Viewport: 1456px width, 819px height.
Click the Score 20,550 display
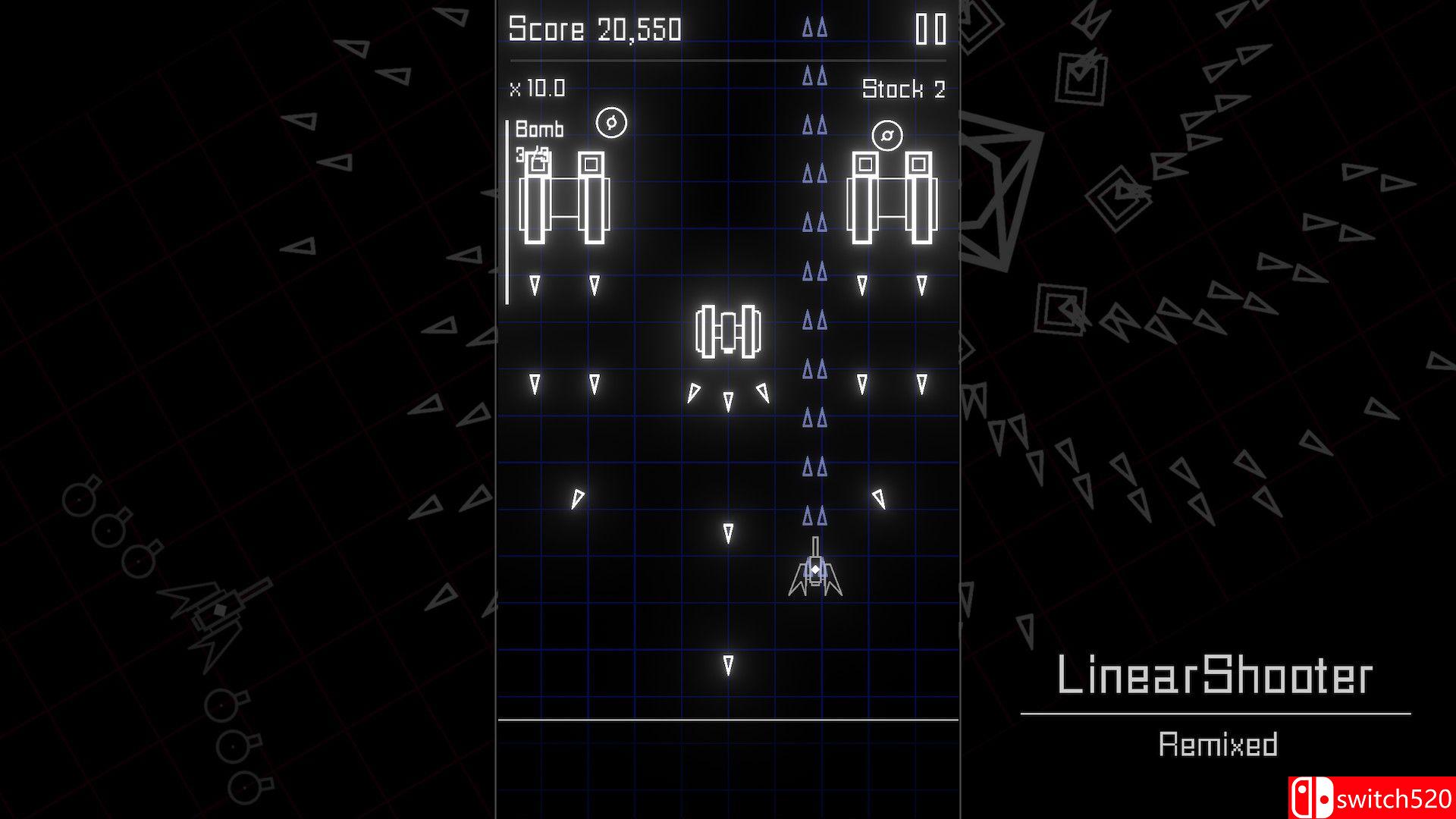click(595, 30)
